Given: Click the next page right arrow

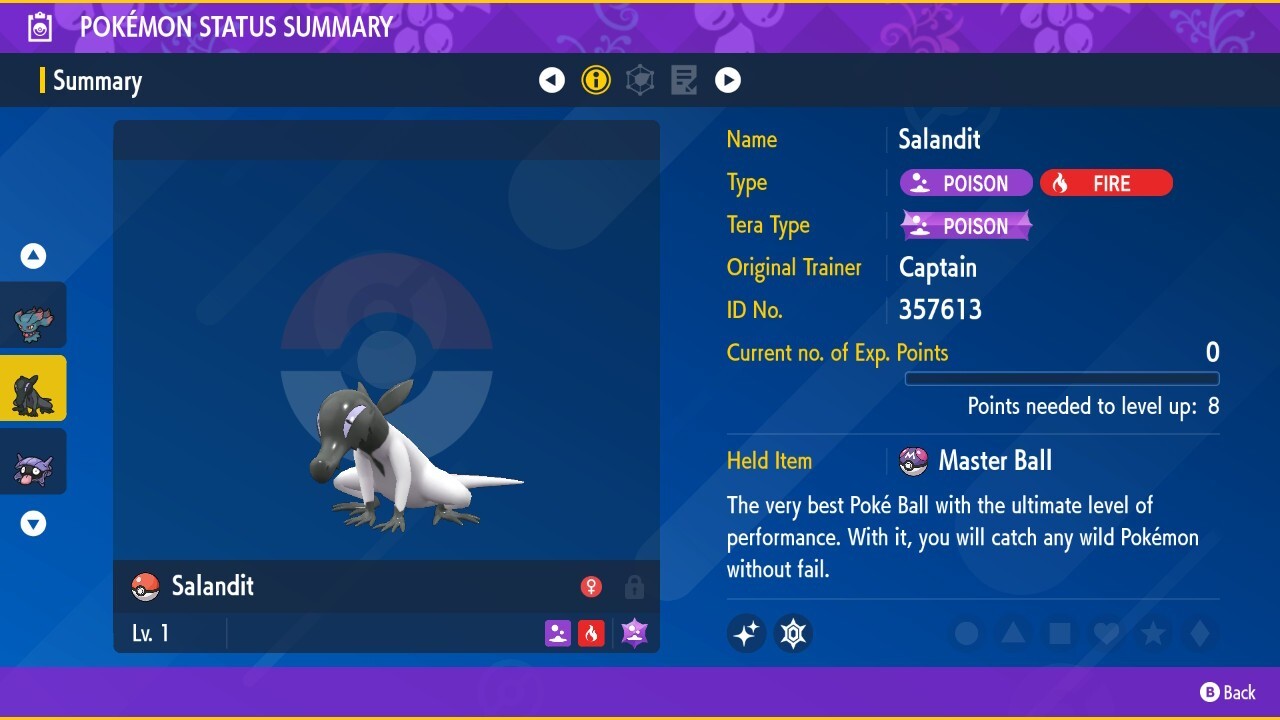Looking at the screenshot, I should (728, 80).
